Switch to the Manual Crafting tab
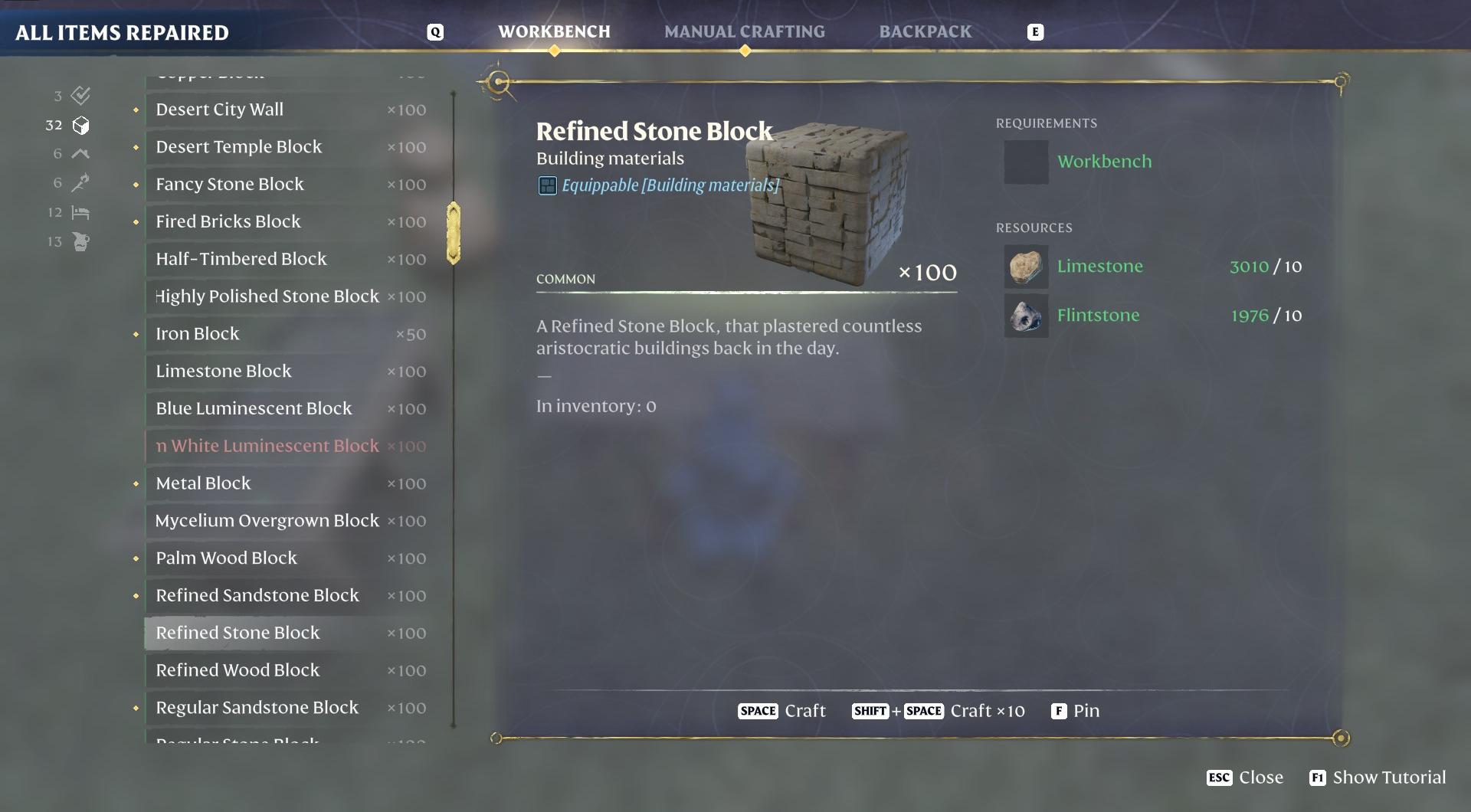 [x=745, y=31]
